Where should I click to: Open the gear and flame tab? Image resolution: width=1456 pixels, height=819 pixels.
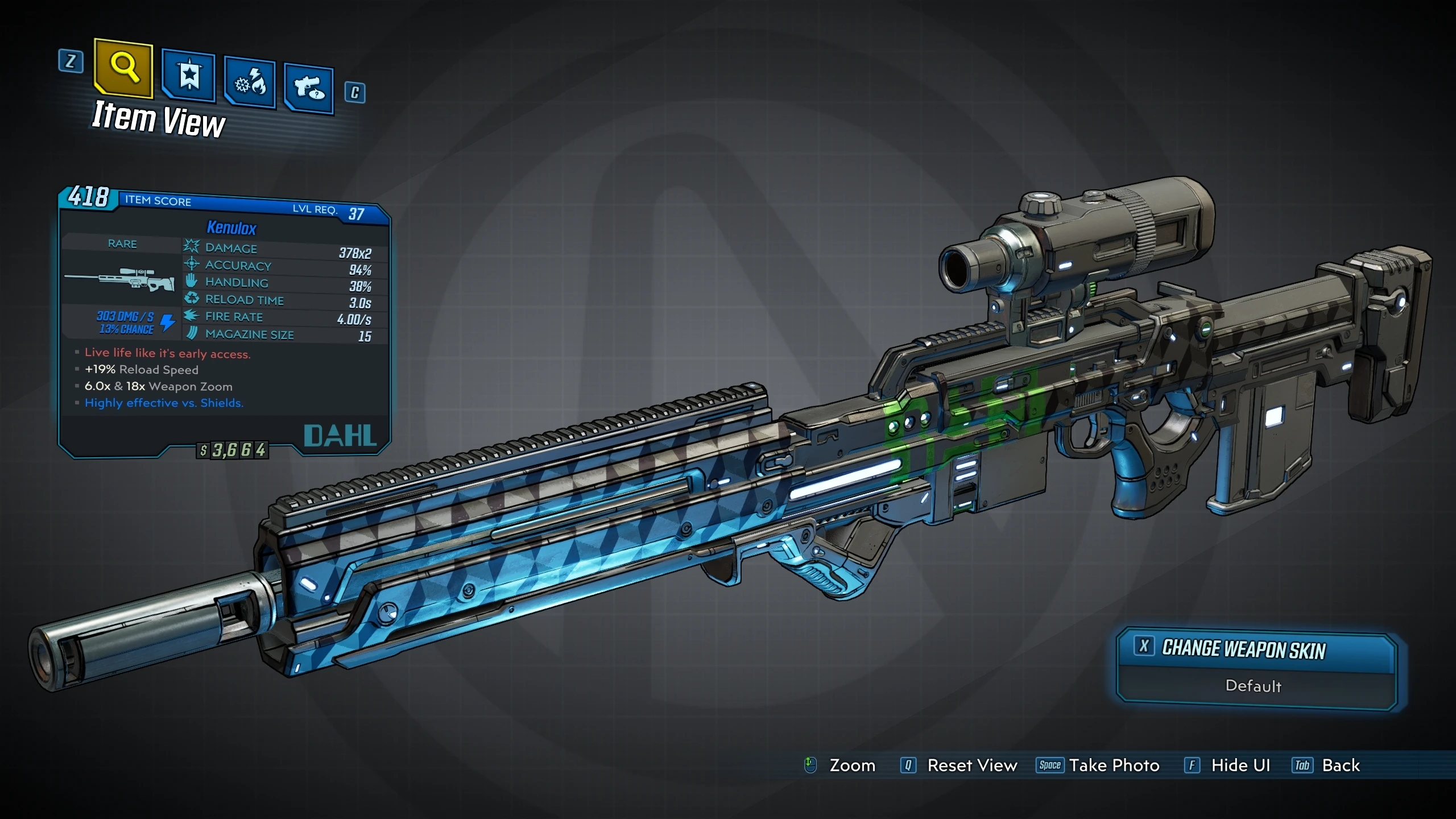[x=250, y=83]
